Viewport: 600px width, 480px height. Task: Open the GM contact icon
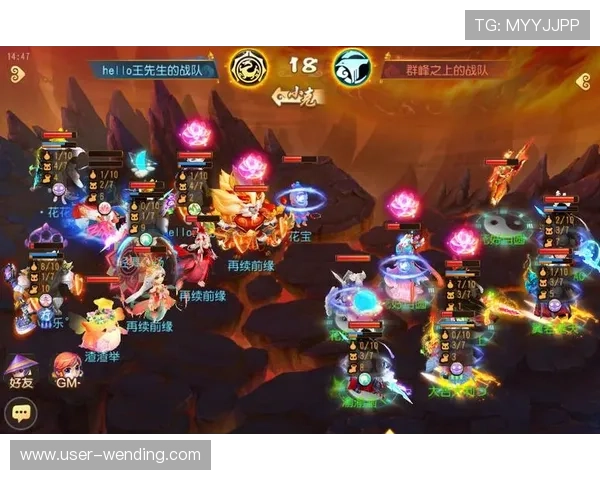(66, 371)
